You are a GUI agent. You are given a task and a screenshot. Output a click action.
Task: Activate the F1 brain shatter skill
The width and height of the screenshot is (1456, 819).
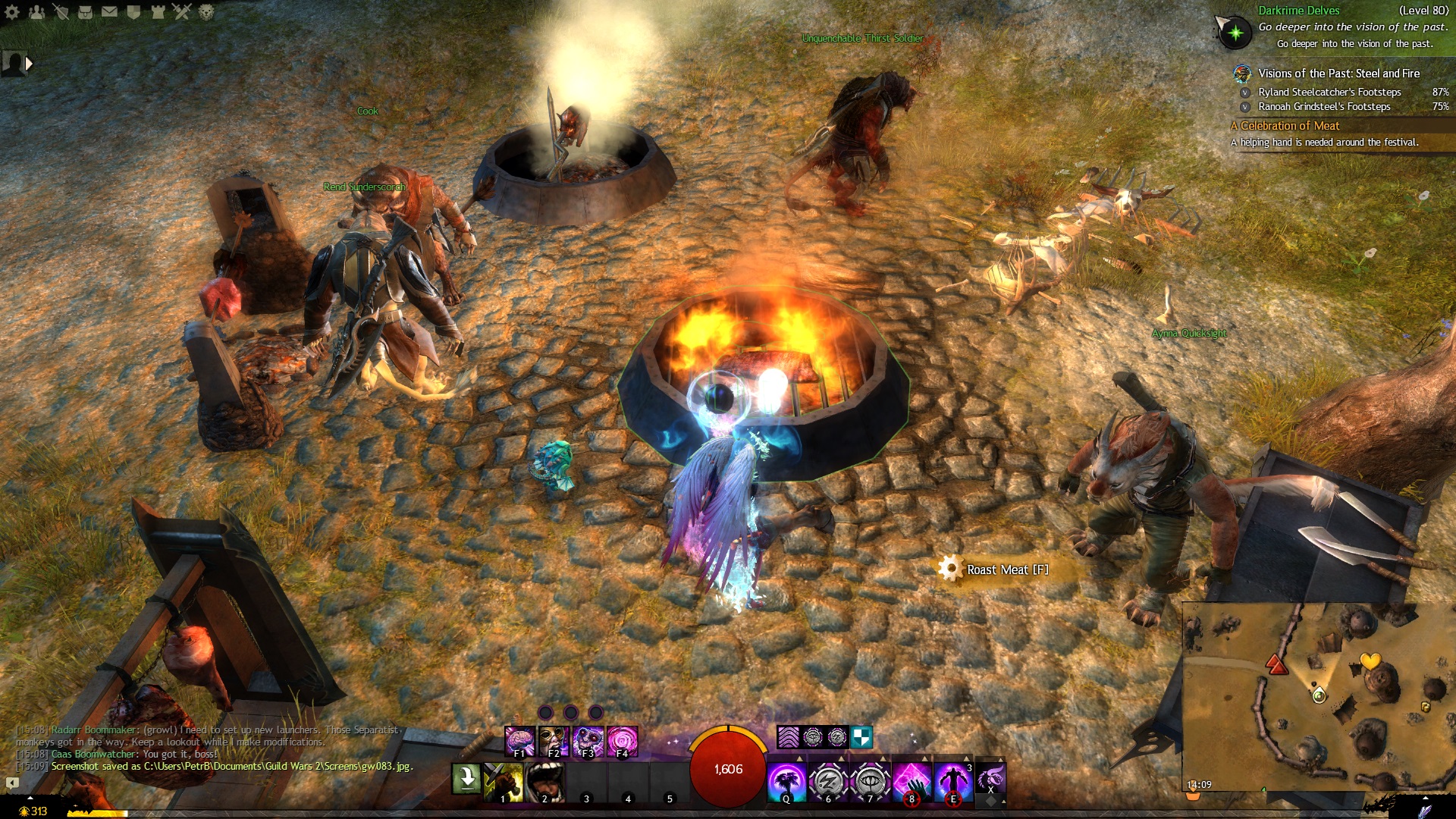click(519, 742)
